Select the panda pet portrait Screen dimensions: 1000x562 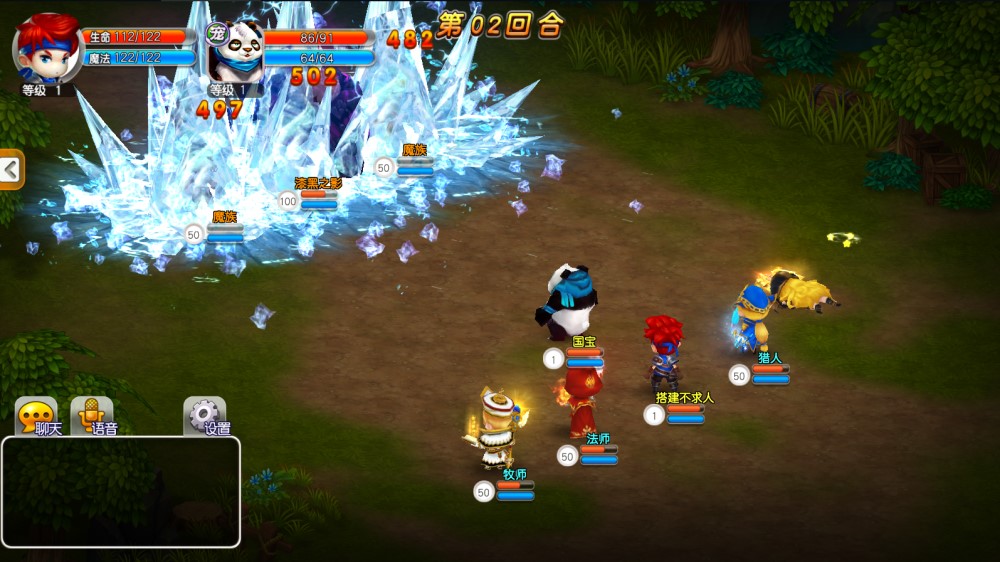pyautogui.click(x=238, y=48)
